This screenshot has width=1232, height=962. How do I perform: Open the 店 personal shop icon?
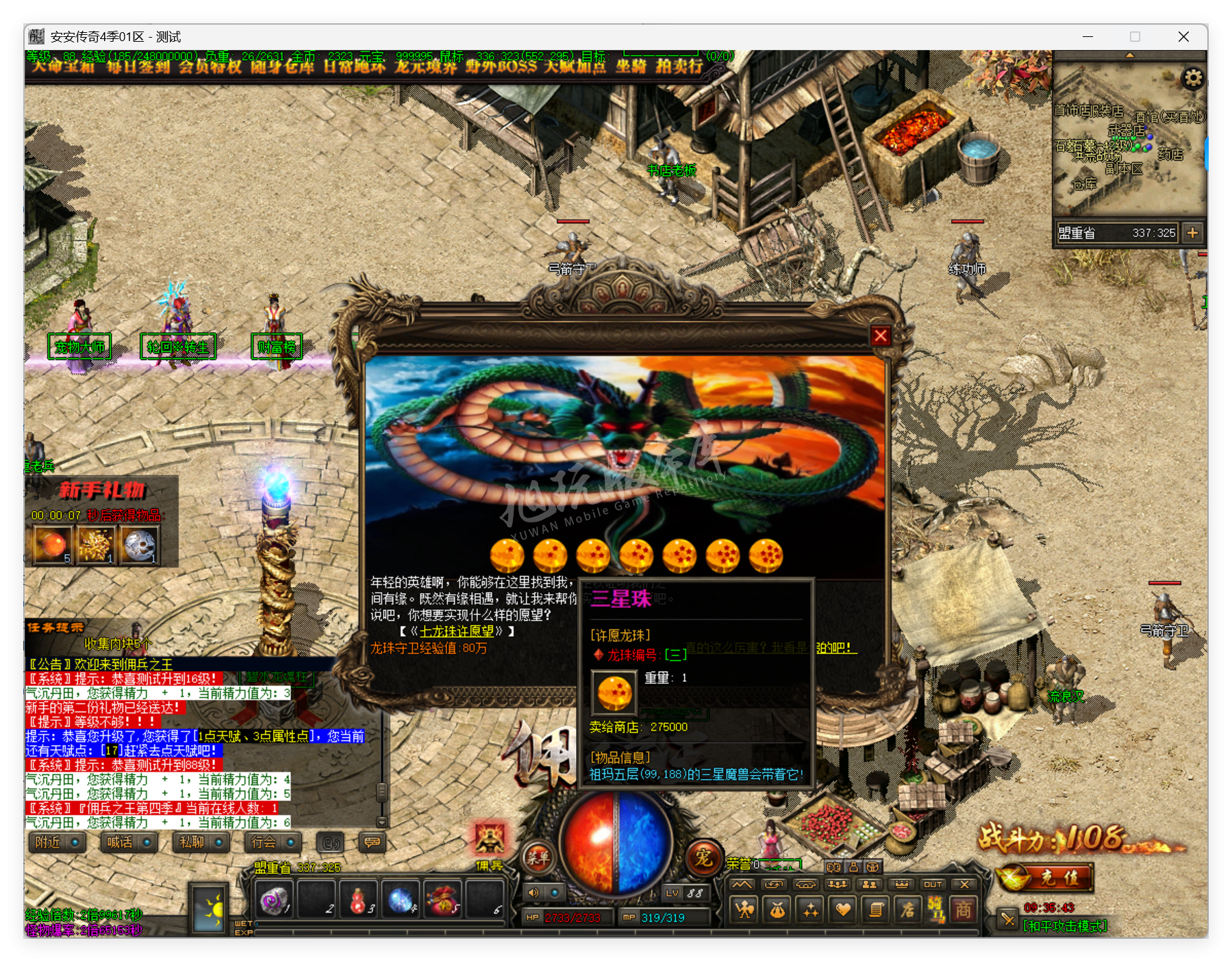[907, 911]
